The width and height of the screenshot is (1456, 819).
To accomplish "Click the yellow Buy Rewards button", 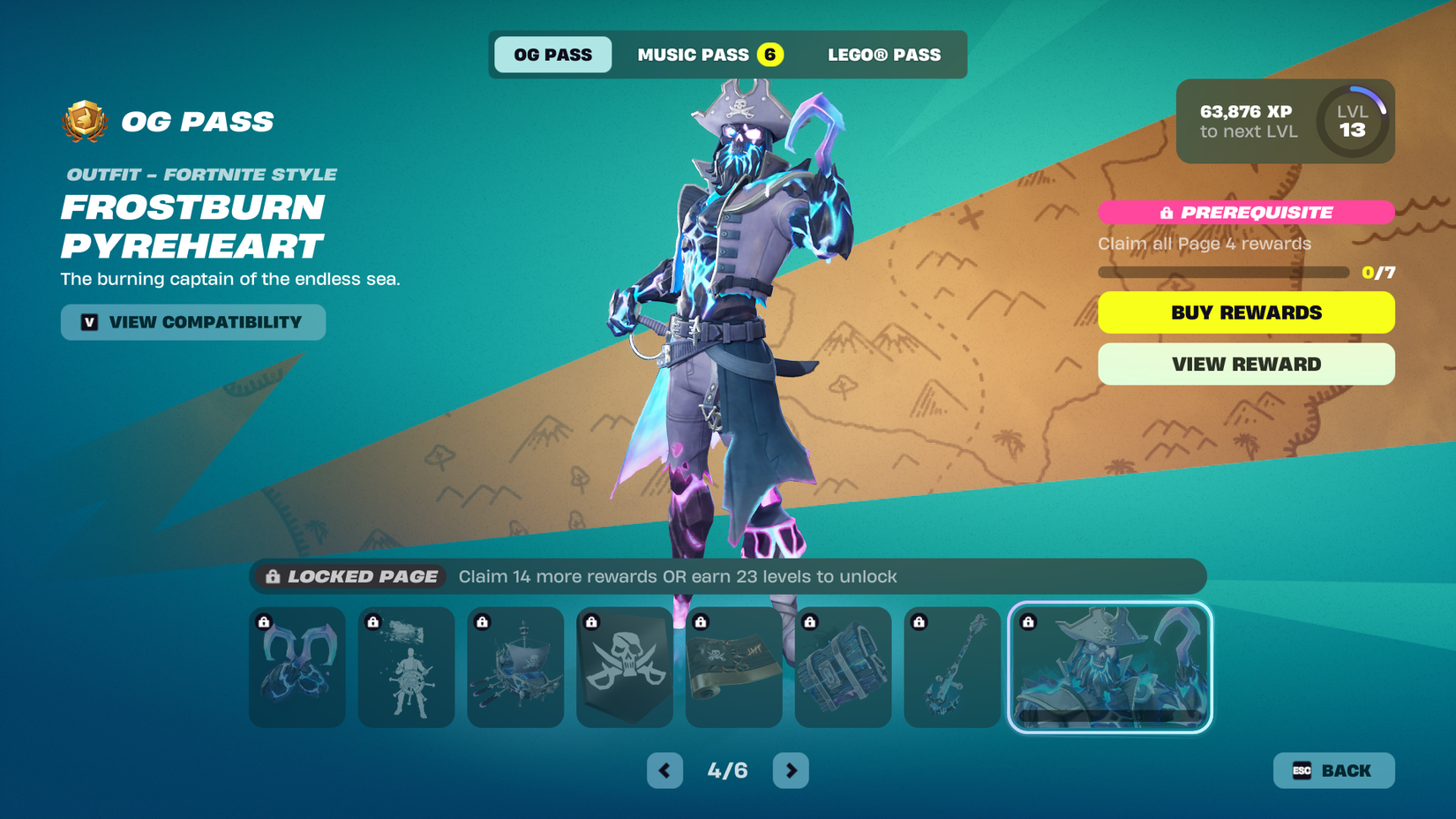I will coord(1245,312).
